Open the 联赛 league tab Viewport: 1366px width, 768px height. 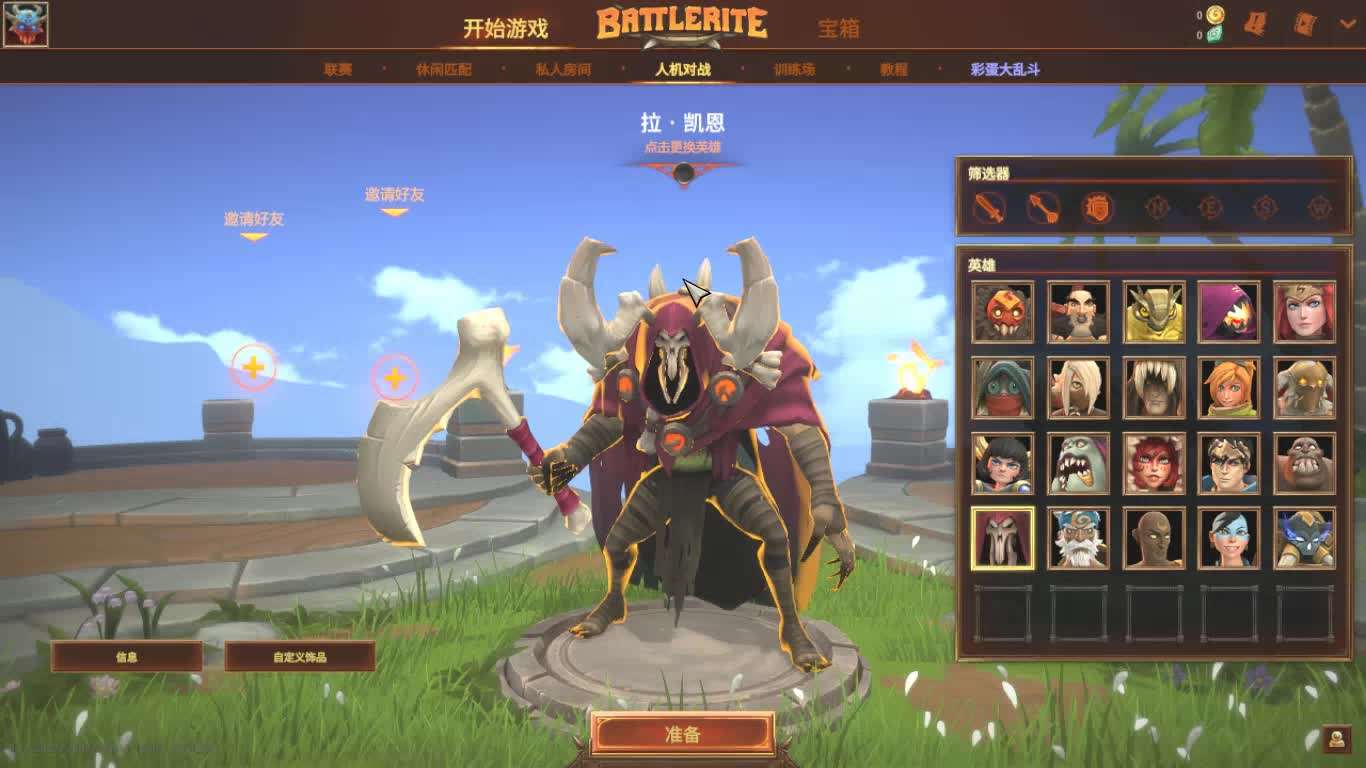coord(338,70)
